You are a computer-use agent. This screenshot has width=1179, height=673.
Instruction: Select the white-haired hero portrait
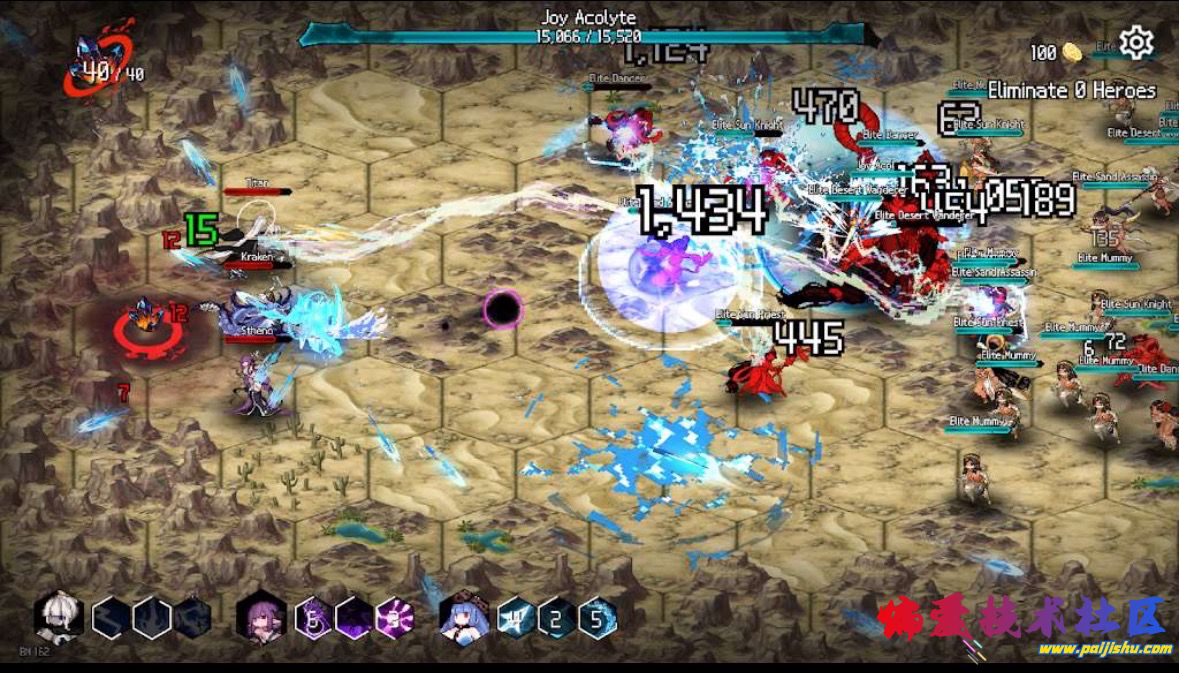58,617
